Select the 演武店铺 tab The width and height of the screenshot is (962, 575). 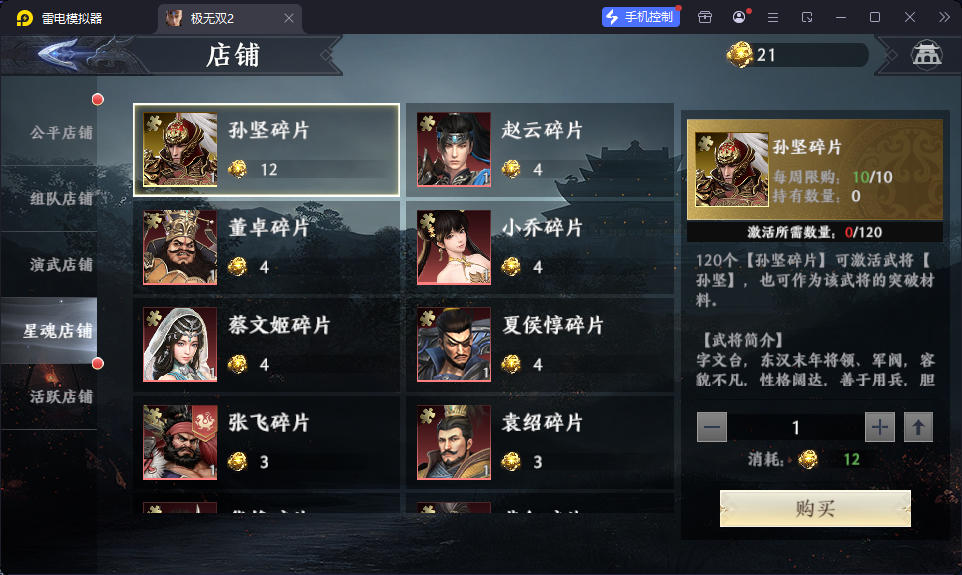[x=60, y=265]
